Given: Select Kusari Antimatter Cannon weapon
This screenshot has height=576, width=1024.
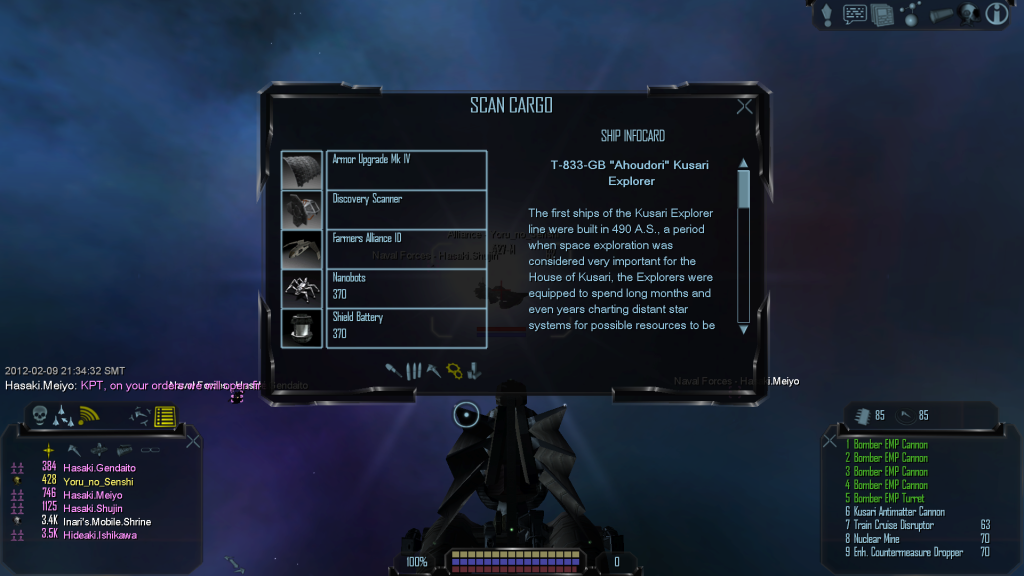Looking at the screenshot, I should click(x=898, y=512).
